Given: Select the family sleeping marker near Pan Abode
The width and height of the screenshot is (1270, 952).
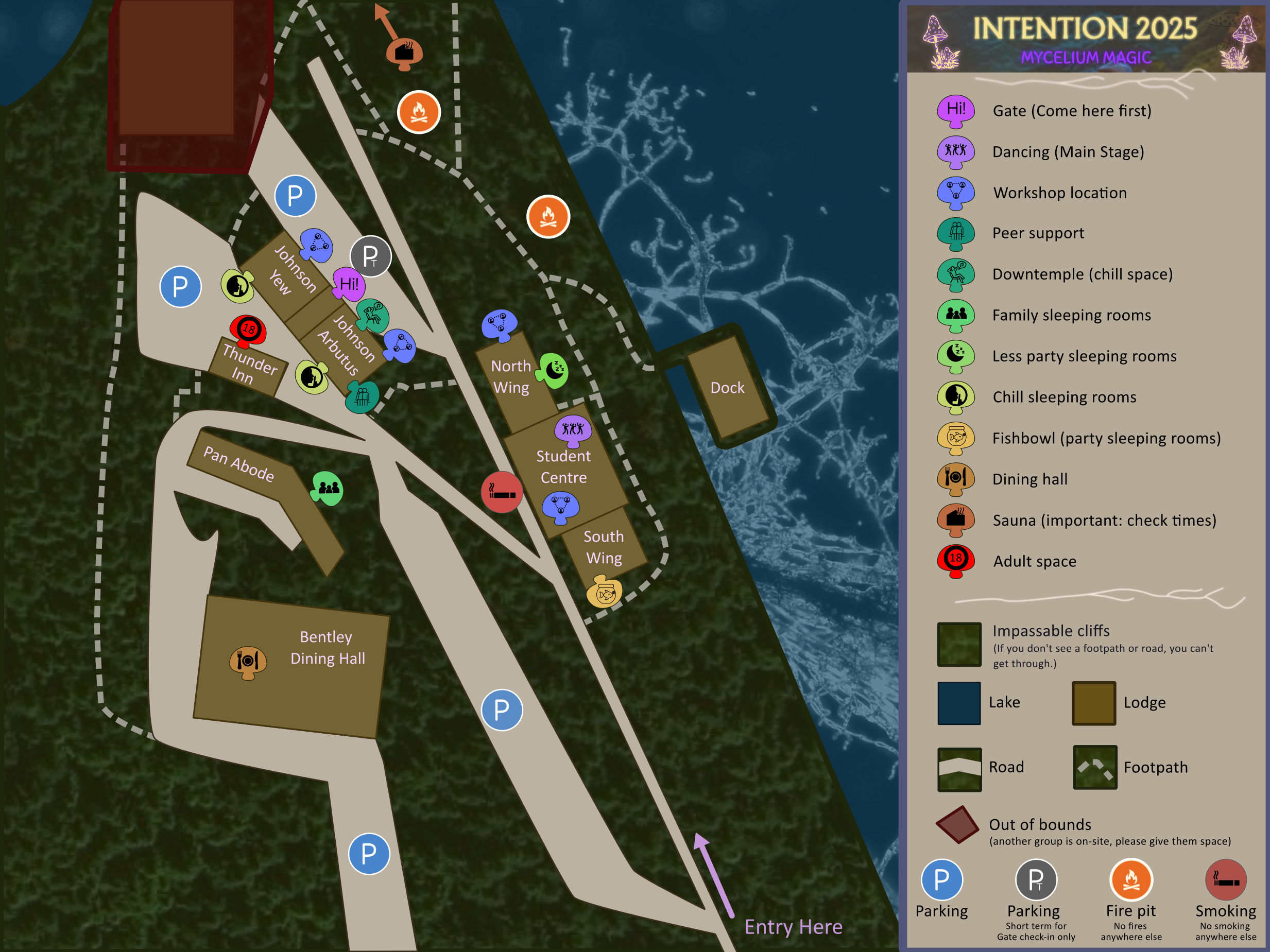Looking at the screenshot, I should tap(328, 488).
